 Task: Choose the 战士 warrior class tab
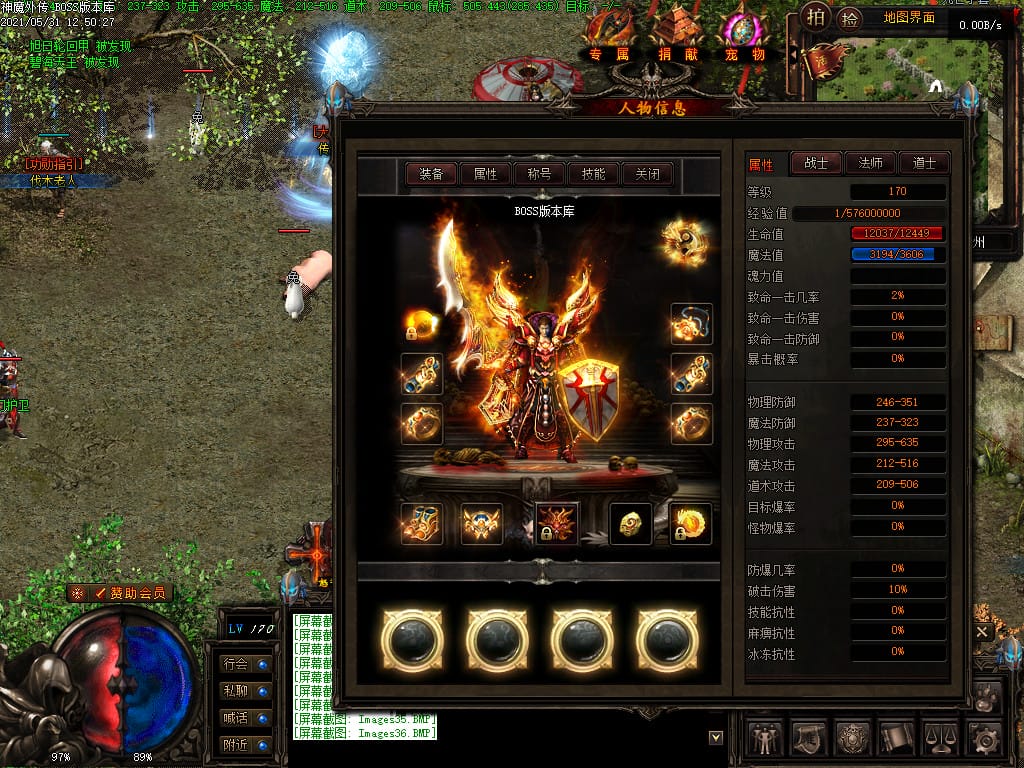coord(816,163)
